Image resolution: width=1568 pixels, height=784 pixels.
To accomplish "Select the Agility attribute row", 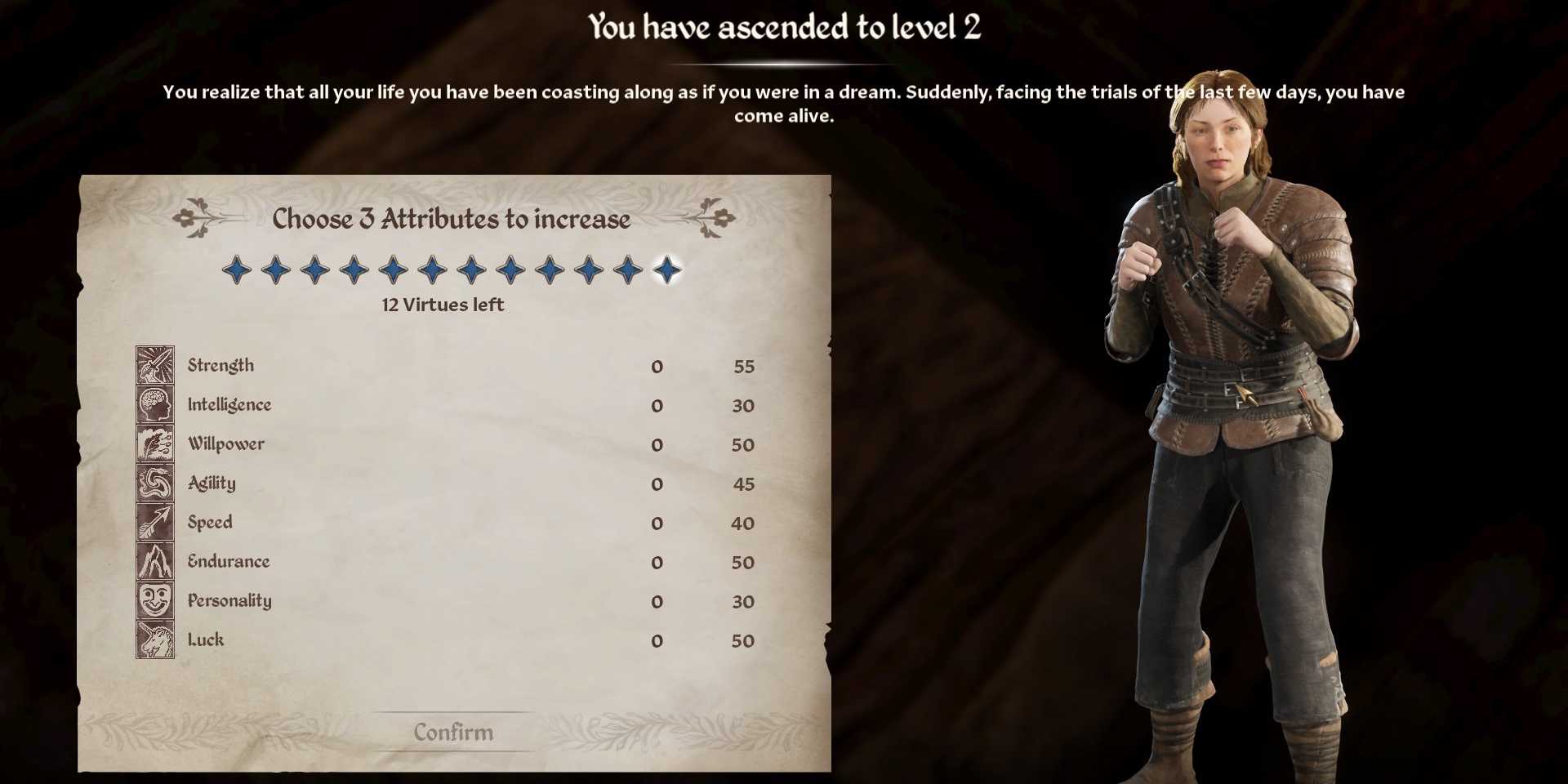I will click(x=212, y=483).
